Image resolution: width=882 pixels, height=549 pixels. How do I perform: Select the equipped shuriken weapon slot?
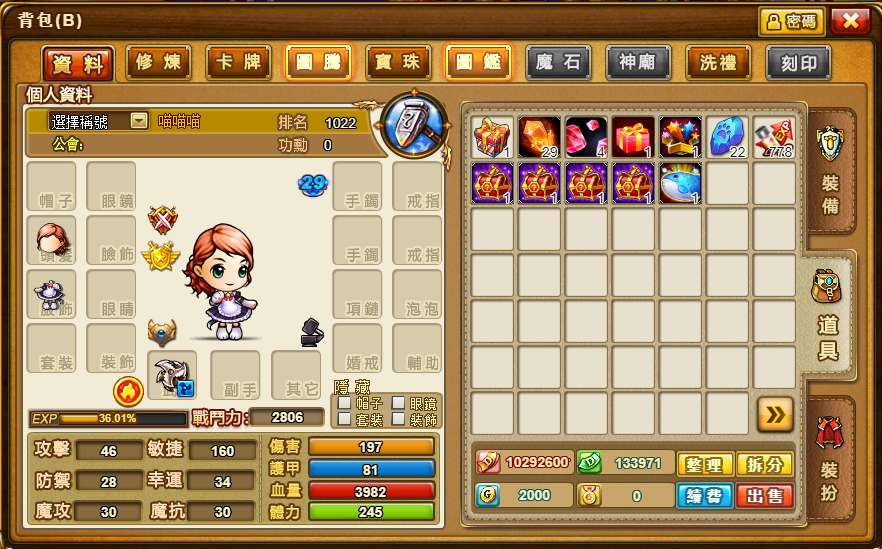point(172,374)
